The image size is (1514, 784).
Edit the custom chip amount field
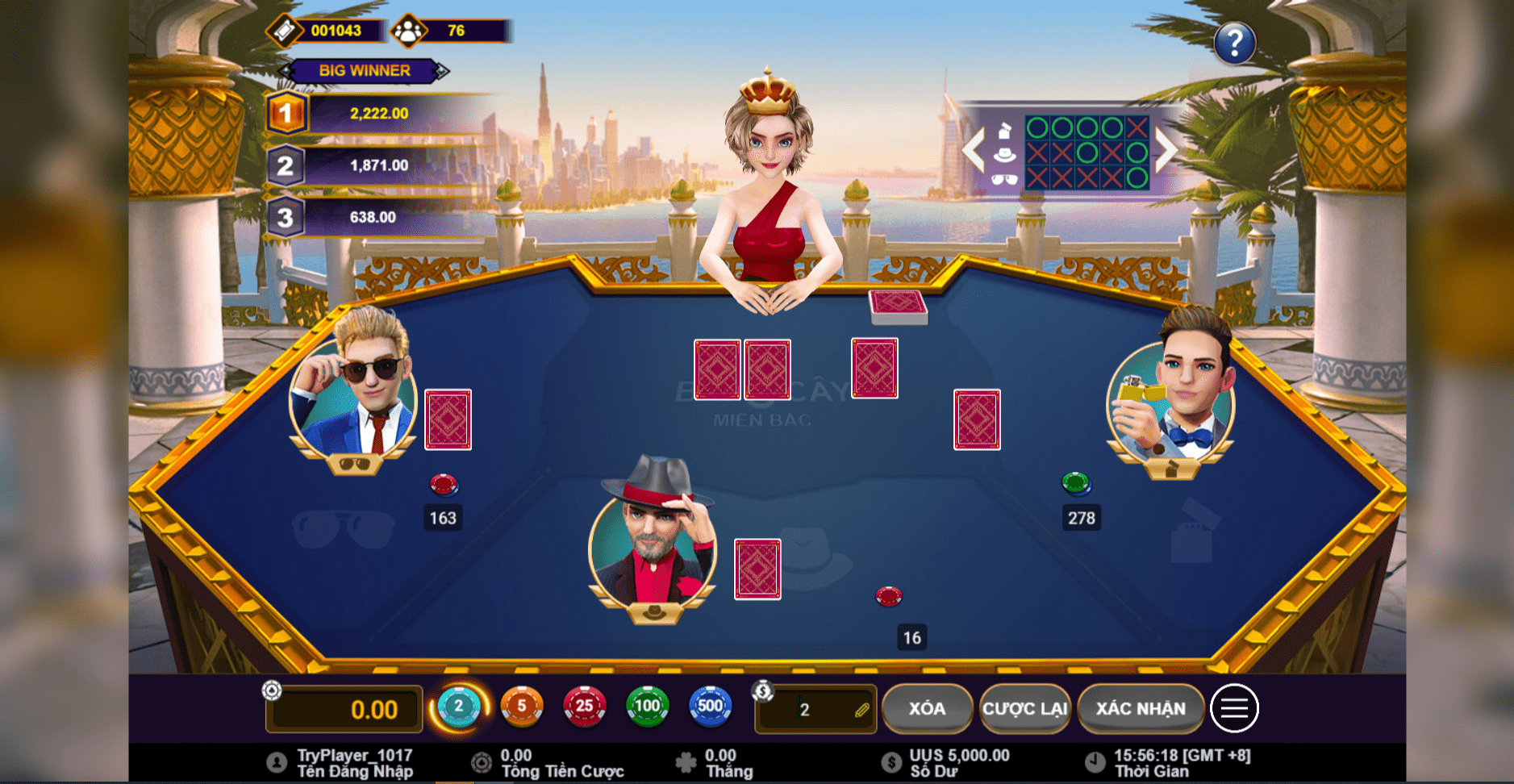click(816, 710)
